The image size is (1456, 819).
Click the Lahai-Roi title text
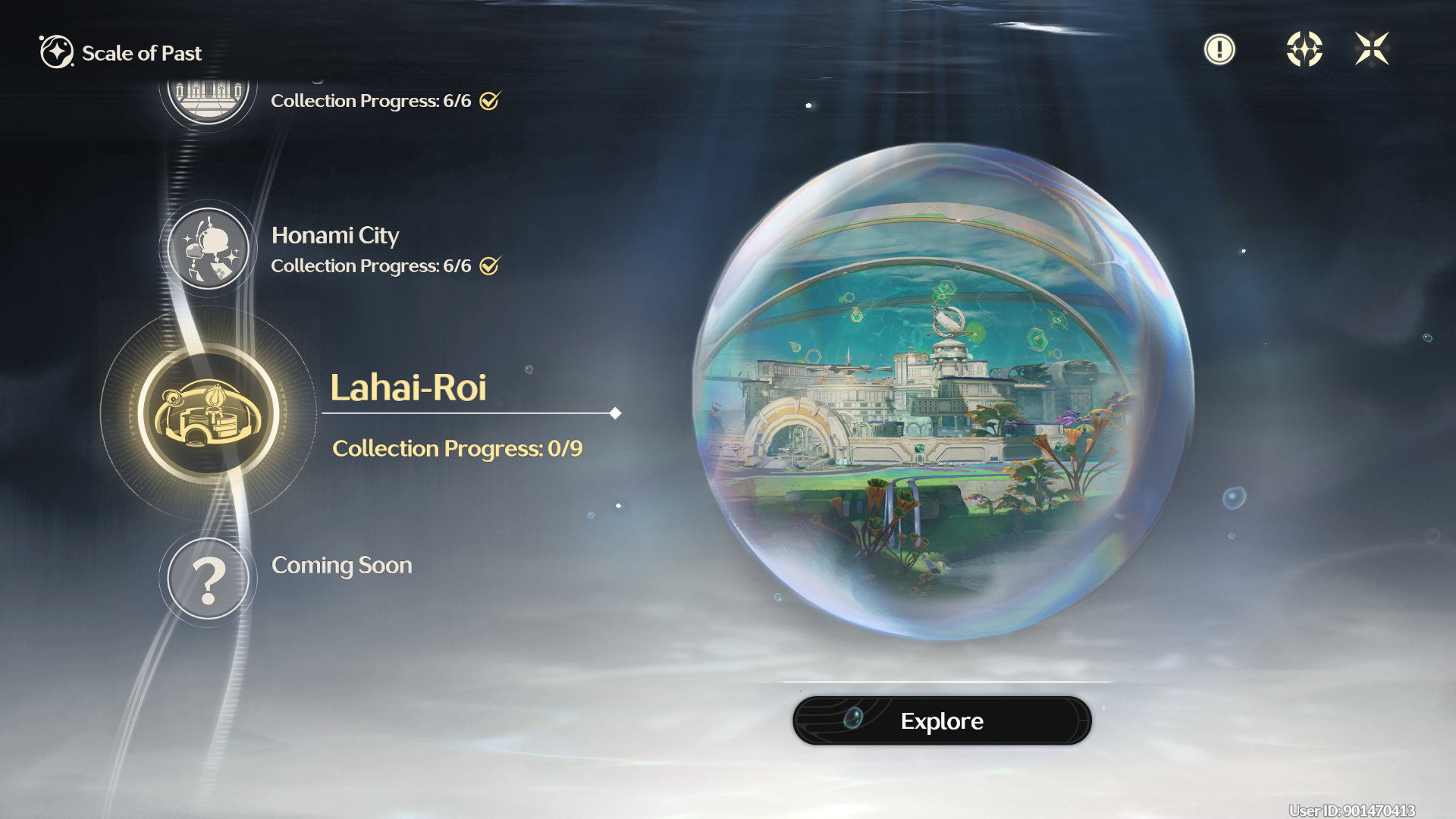409,389
